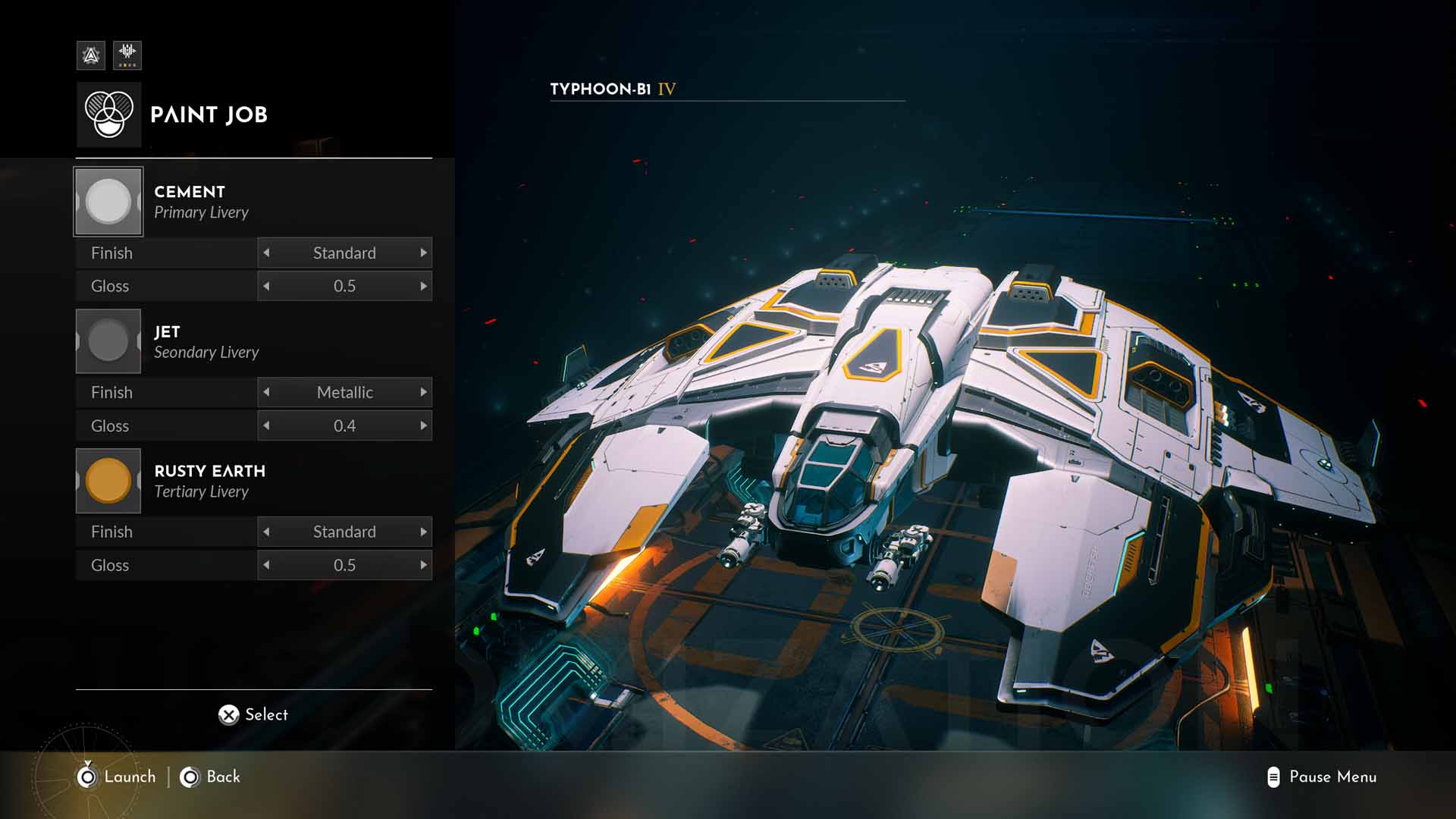This screenshot has width=1456, height=819.
Task: Switch the Jet Finish from Metallic to Standard
Action: point(267,392)
